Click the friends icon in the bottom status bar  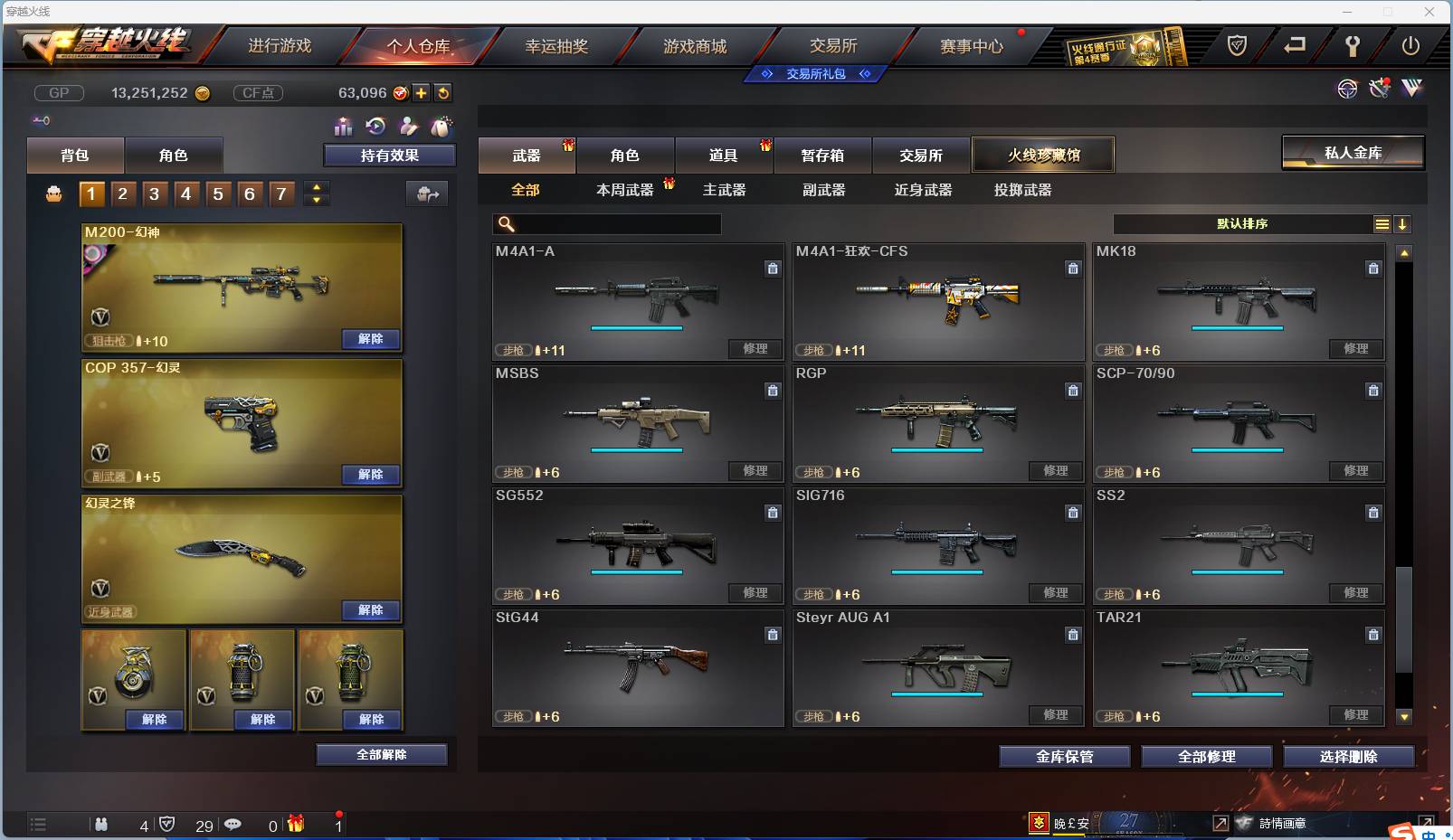point(102,825)
